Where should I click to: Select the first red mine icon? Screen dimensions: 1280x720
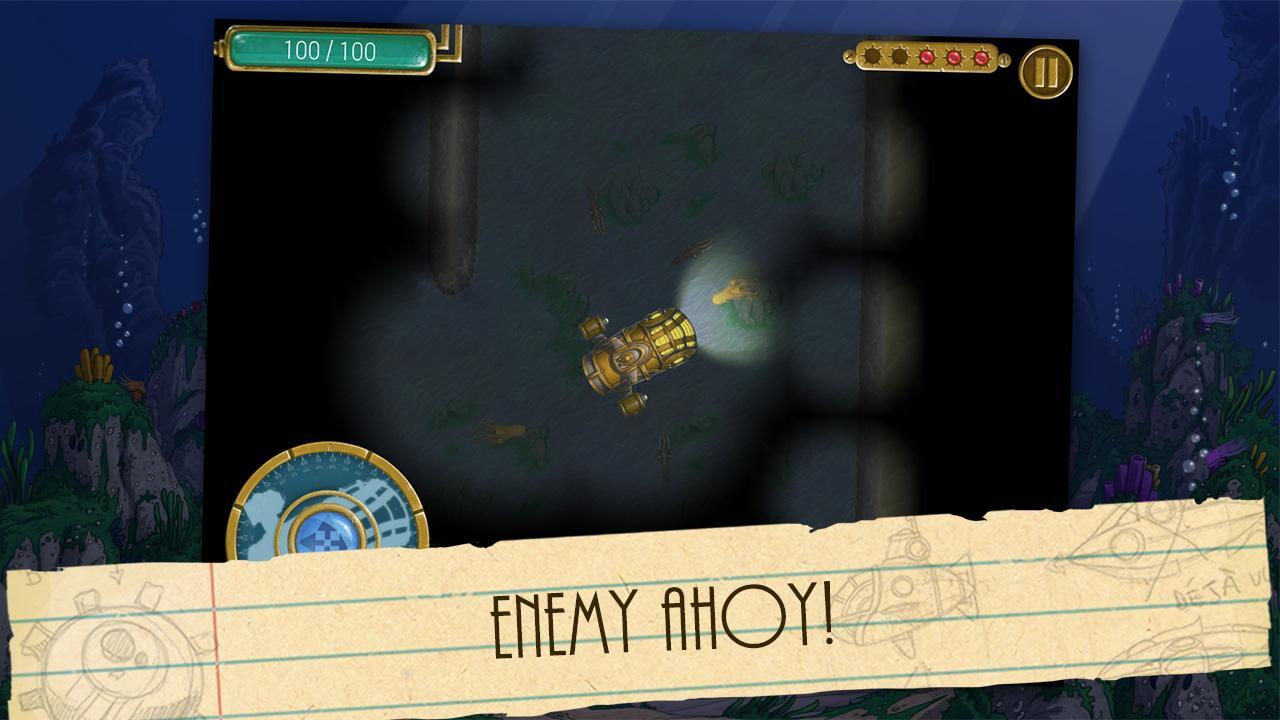click(x=926, y=57)
